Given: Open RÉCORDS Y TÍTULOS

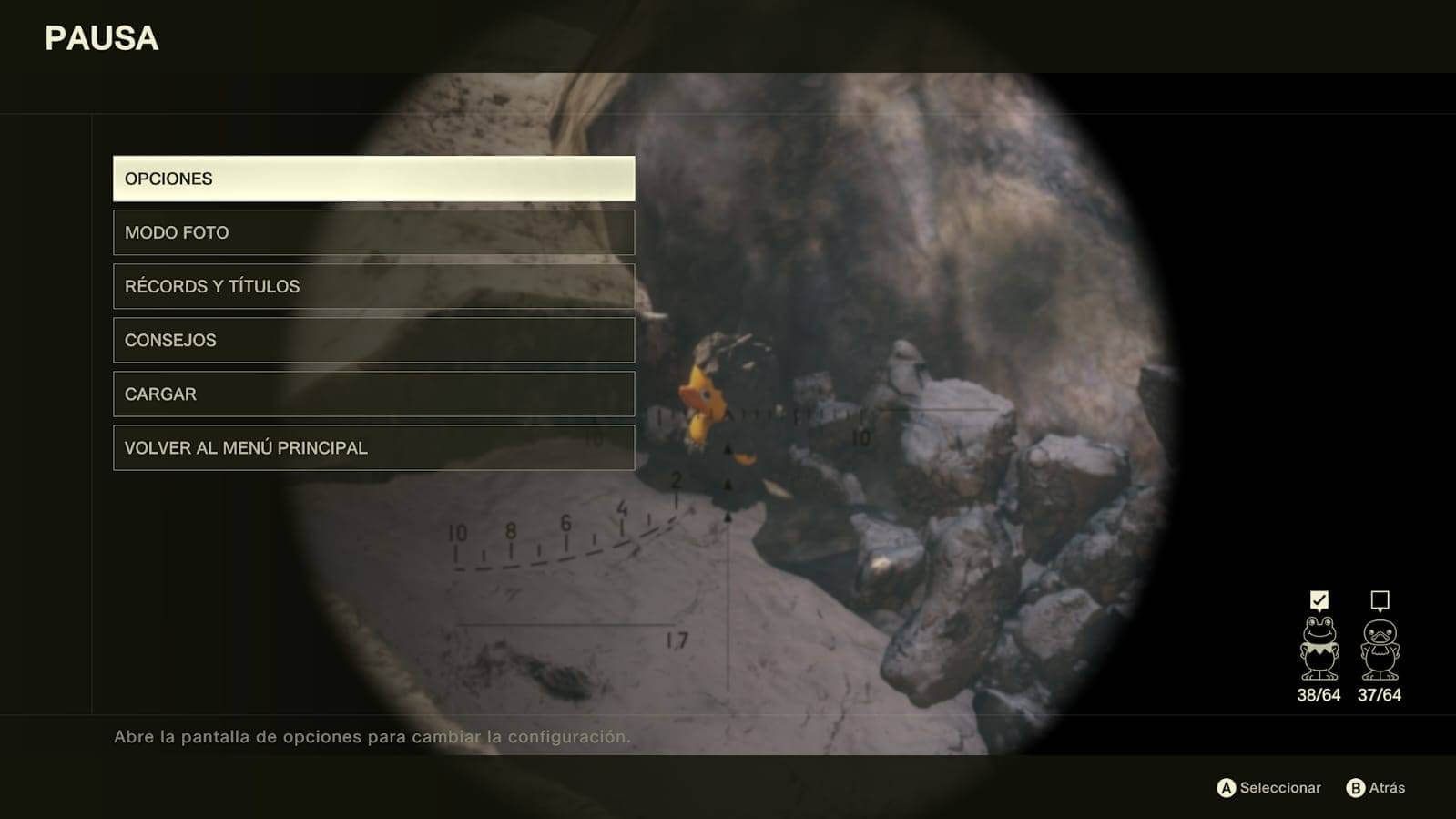Looking at the screenshot, I should [x=373, y=286].
